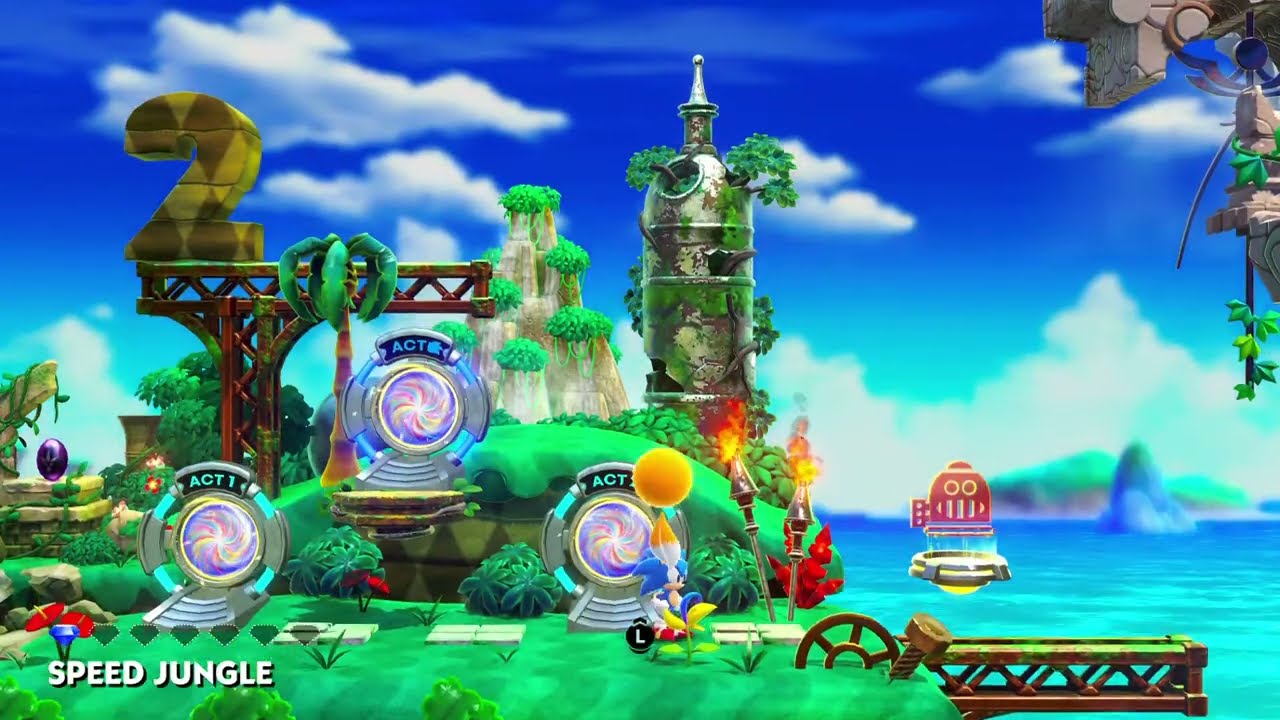
Task: Click the SPEED JUNGLE zone title
Action: (x=160, y=671)
